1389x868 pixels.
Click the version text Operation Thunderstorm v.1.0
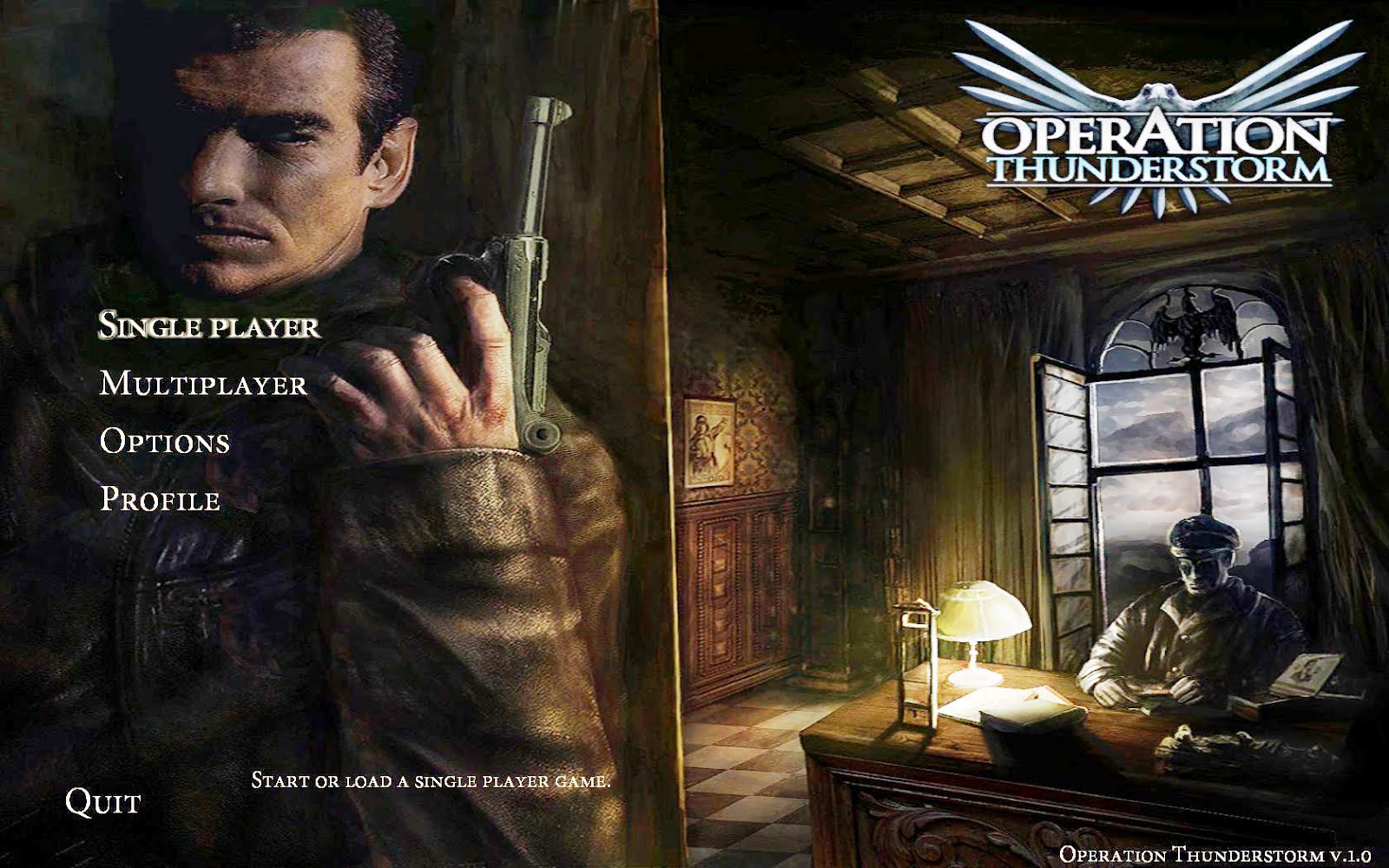point(1214,853)
